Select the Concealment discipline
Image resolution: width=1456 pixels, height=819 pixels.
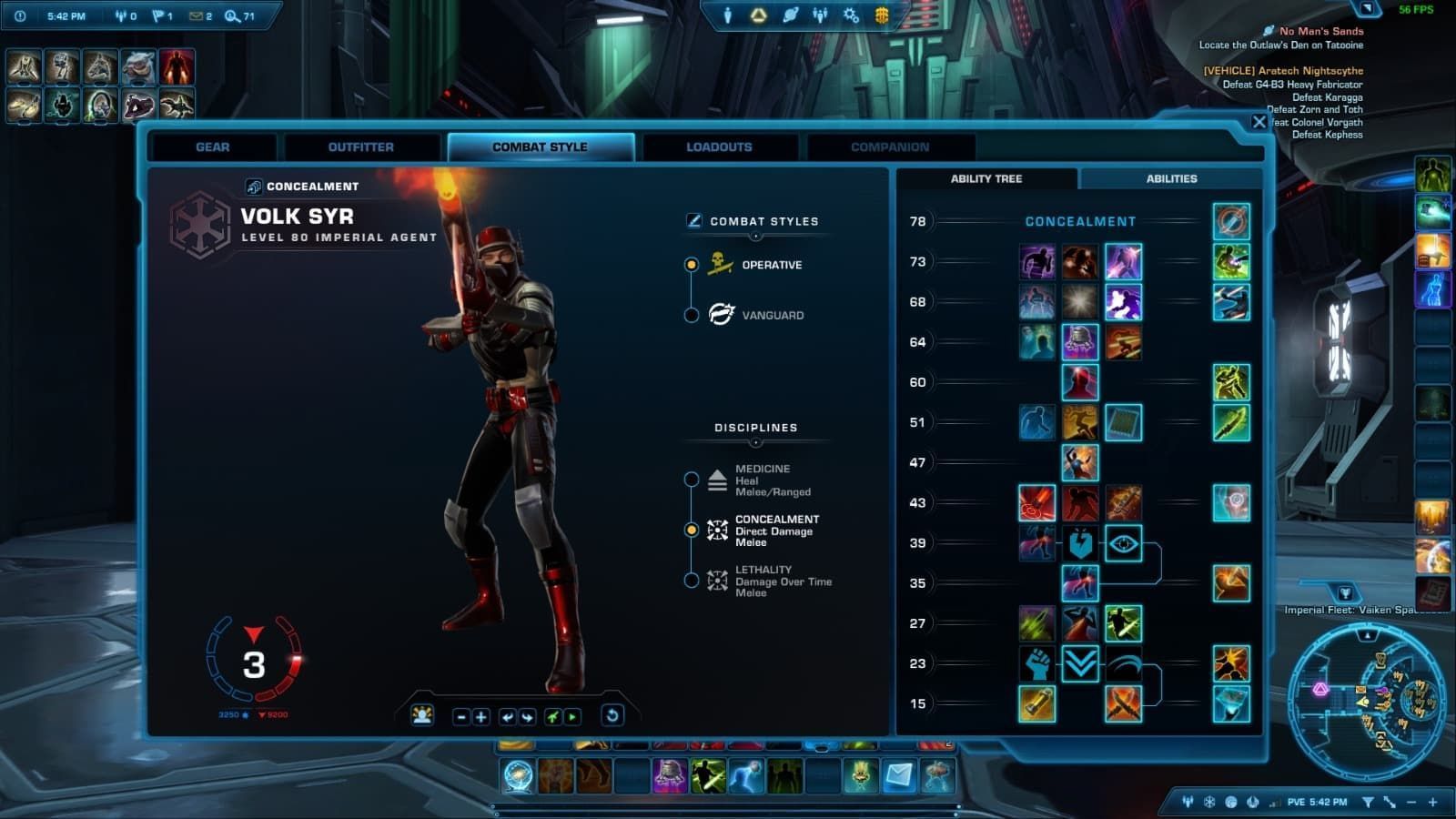[x=692, y=530]
